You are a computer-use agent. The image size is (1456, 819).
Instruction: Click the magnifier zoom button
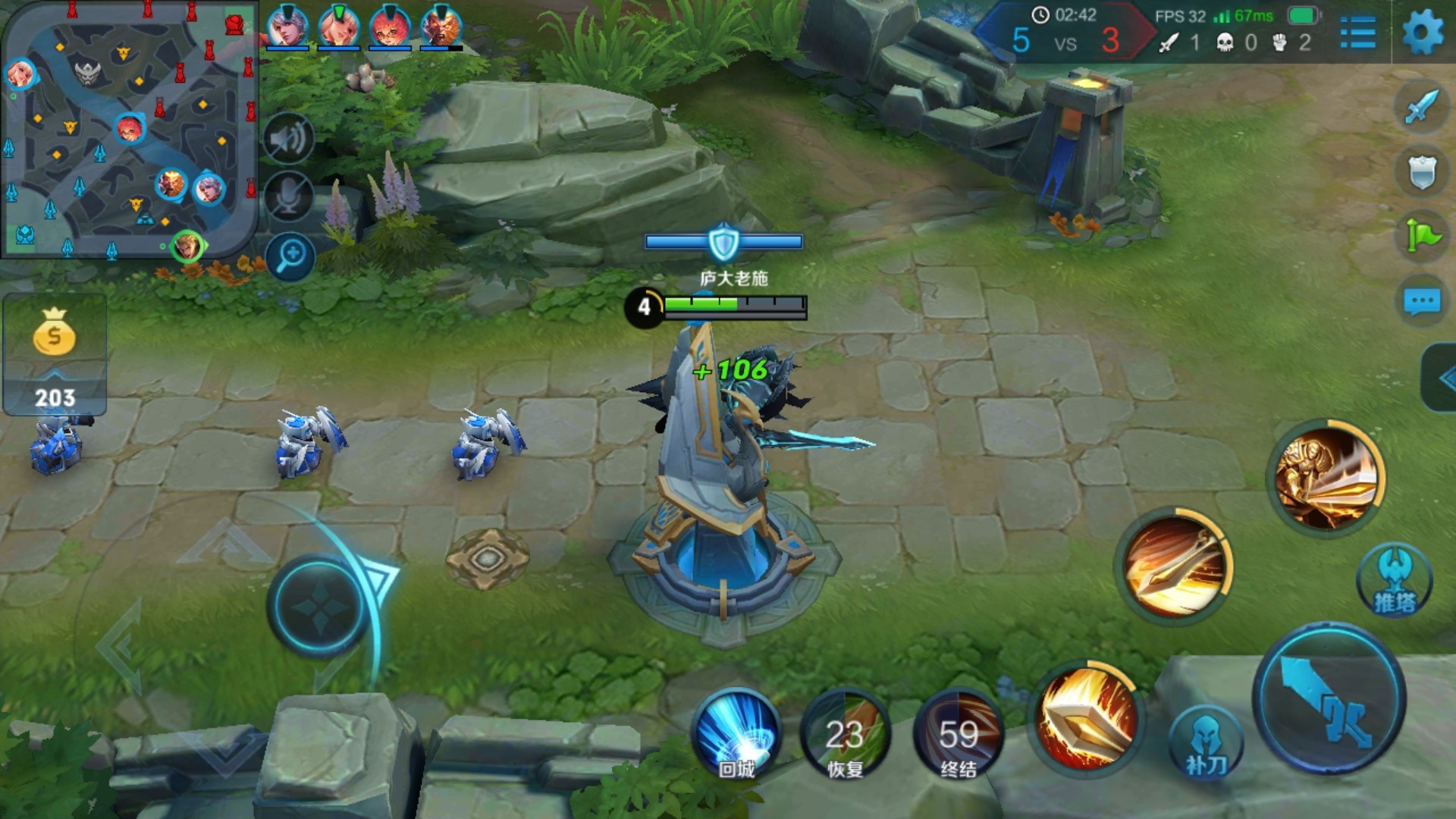(290, 256)
